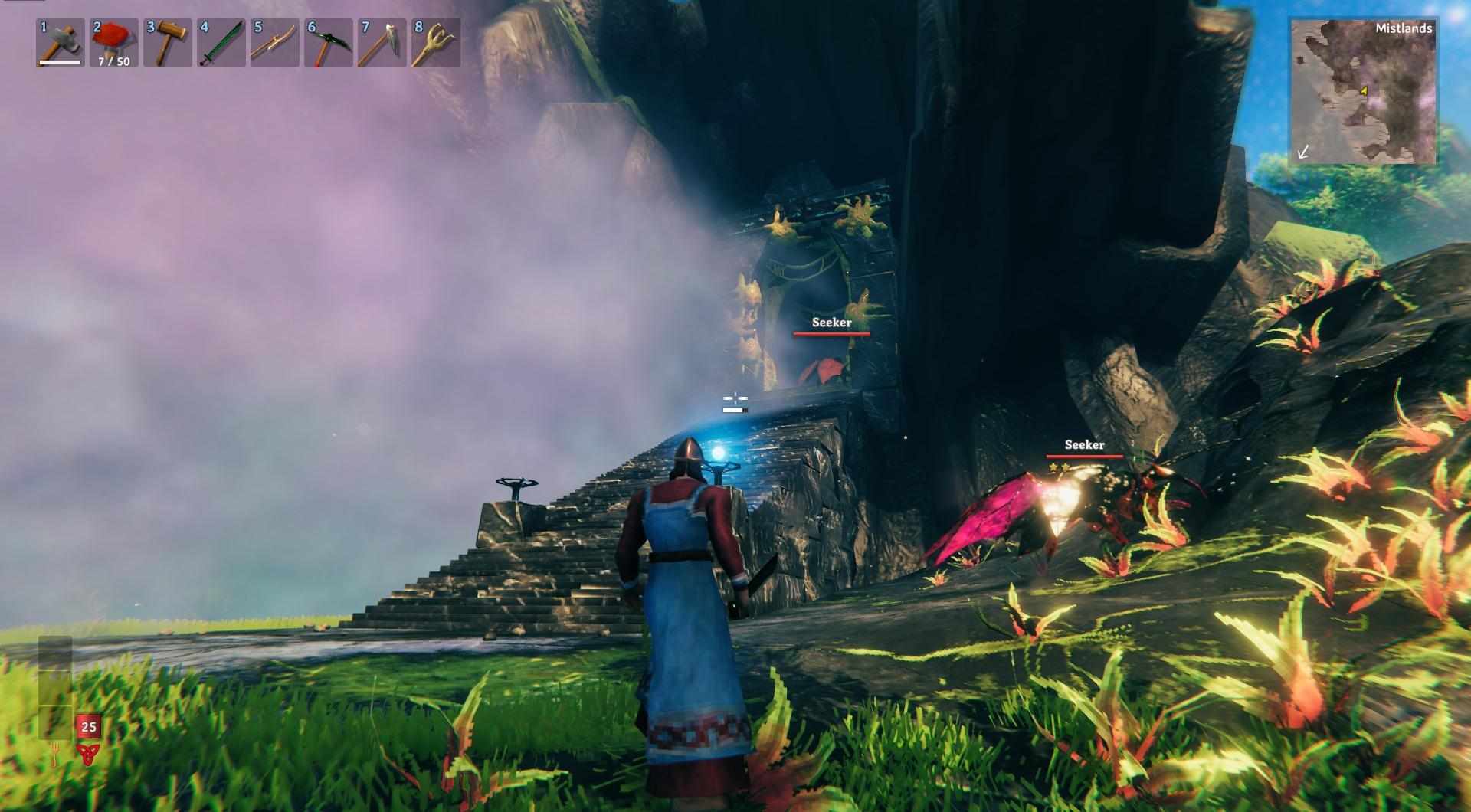The height and width of the screenshot is (812, 1471).
Task: Equip the hoe in hotbar slot 7
Action: [x=382, y=43]
